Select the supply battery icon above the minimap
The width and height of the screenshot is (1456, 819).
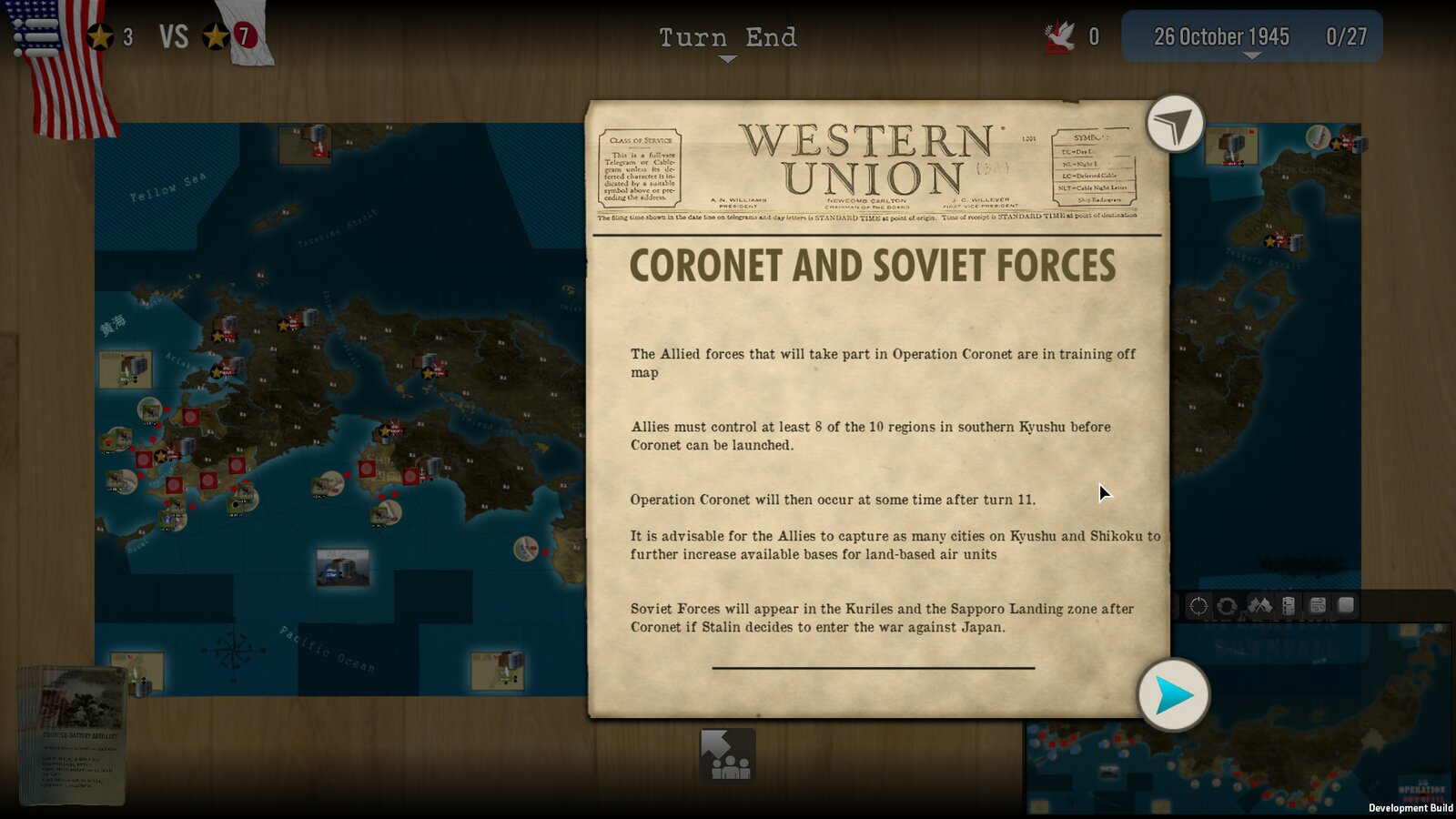pos(1289,607)
